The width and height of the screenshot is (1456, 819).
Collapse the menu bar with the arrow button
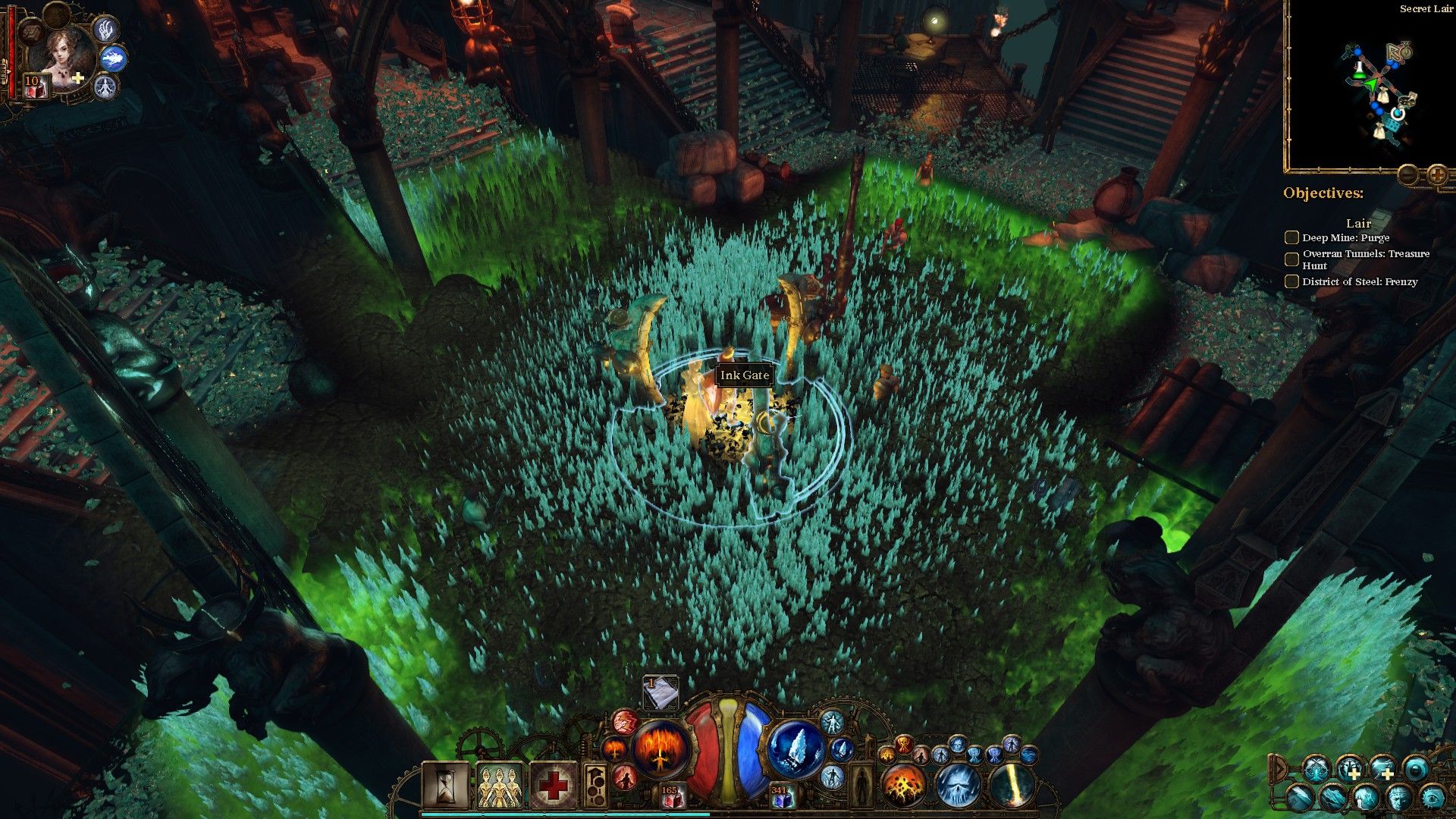click(1278, 769)
